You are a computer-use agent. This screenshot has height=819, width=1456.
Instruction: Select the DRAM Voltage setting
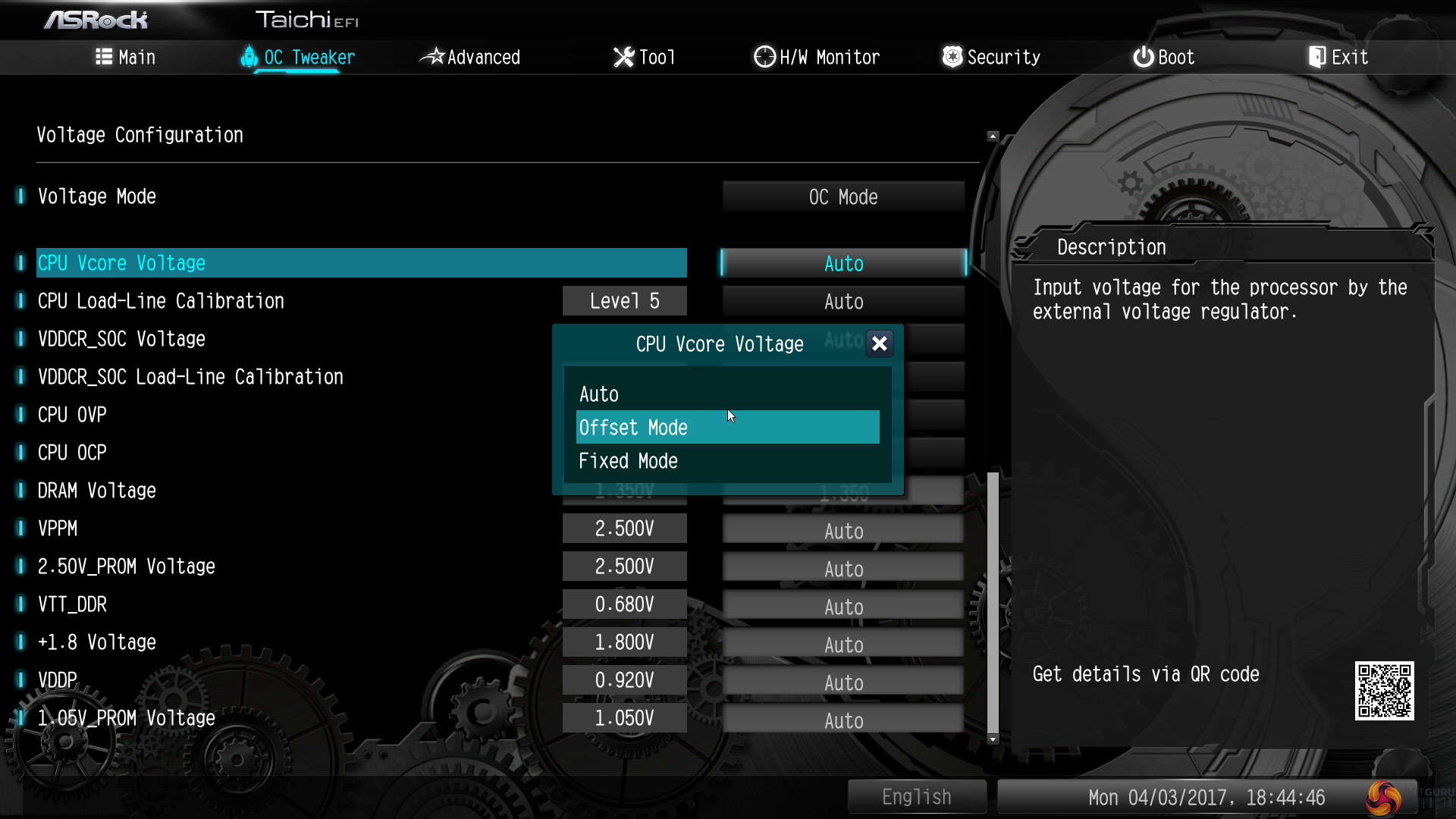point(97,491)
